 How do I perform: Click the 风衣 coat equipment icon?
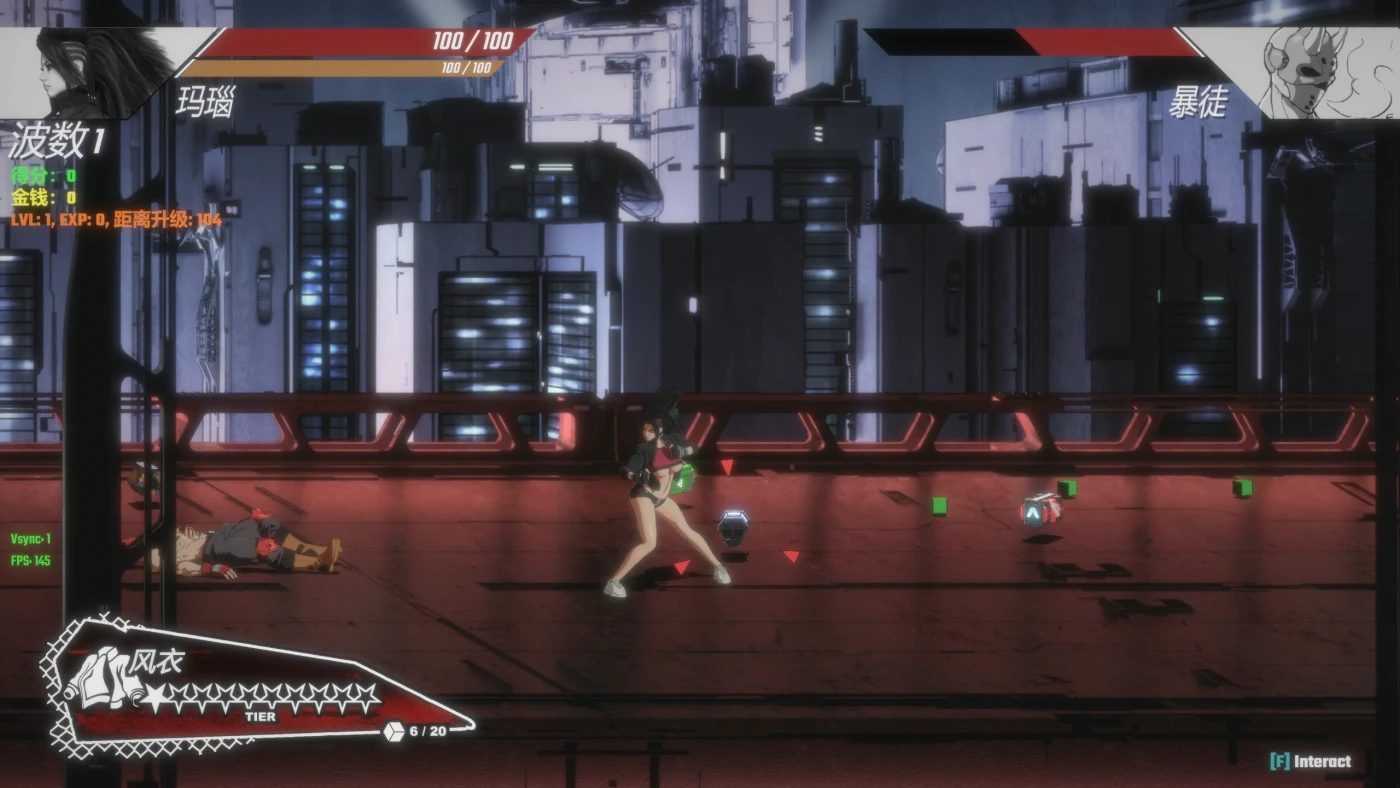[x=100, y=680]
